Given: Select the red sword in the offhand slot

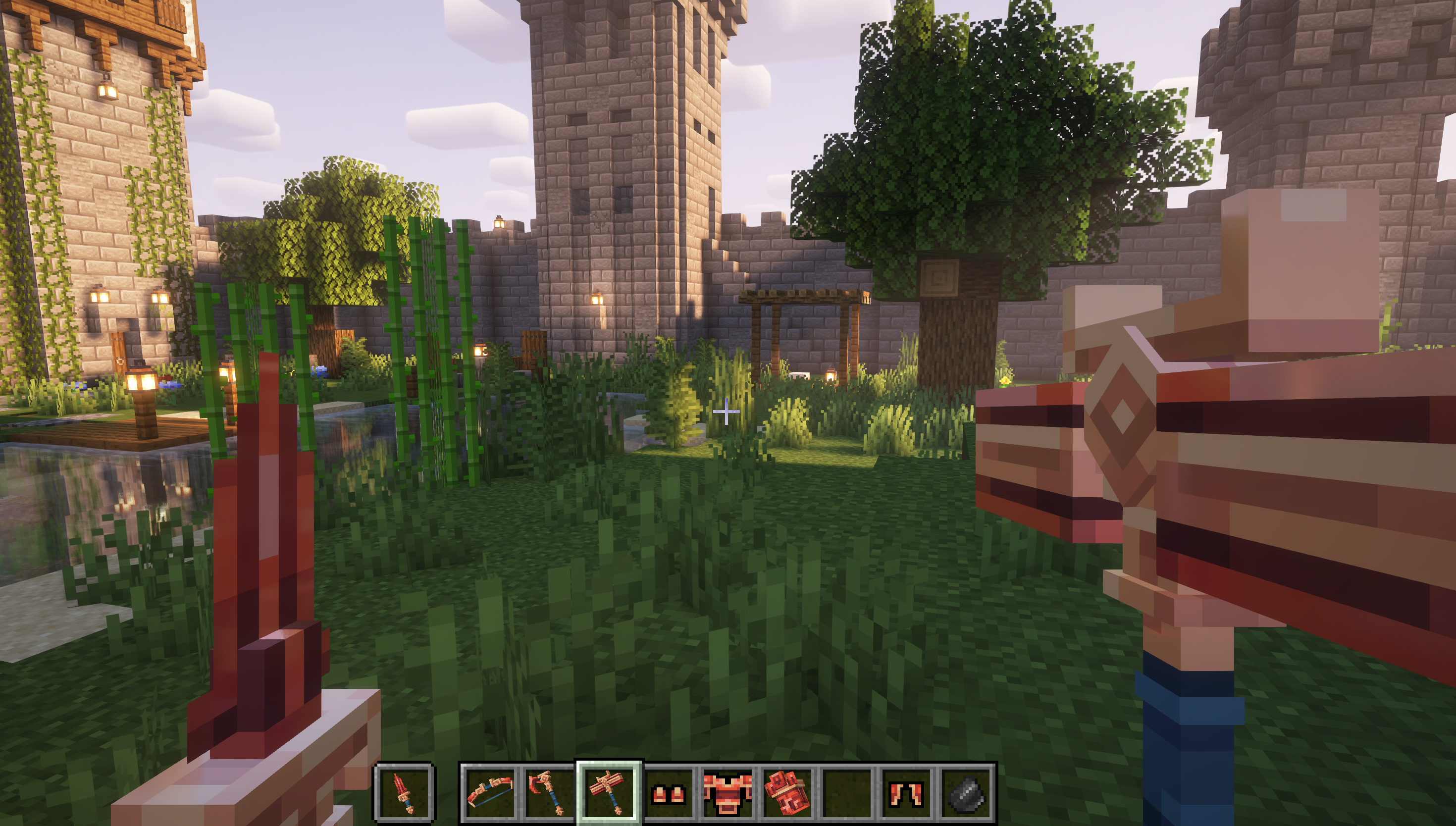Looking at the screenshot, I should click(x=404, y=792).
